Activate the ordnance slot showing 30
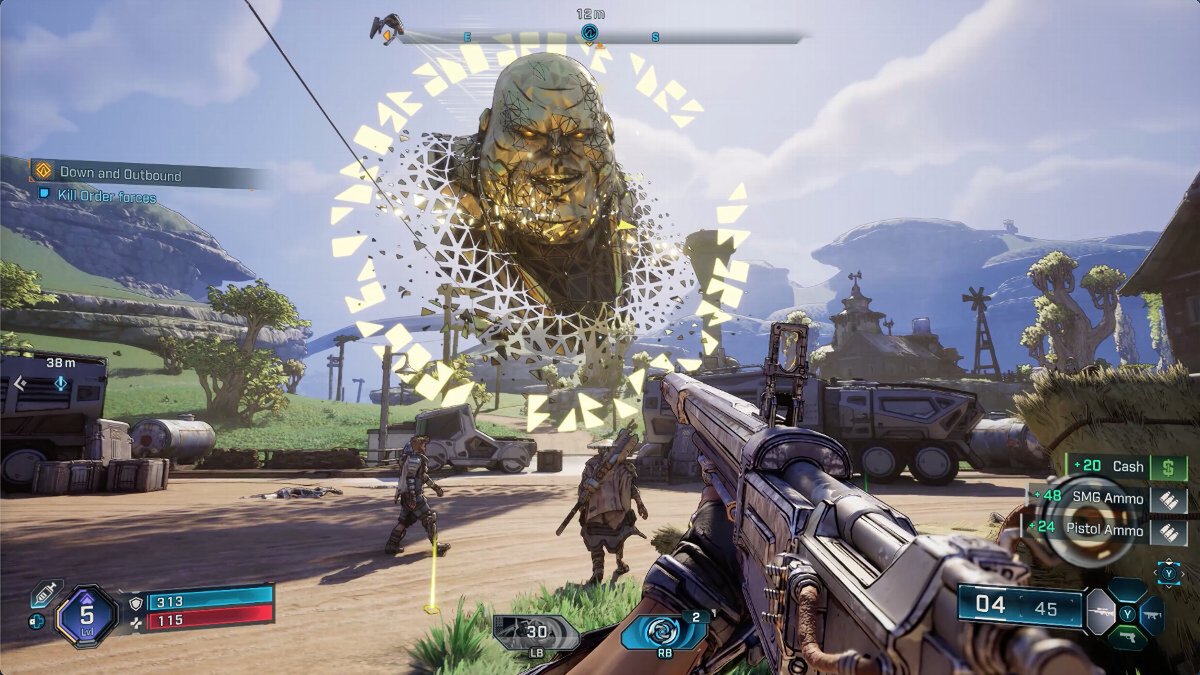Image resolution: width=1200 pixels, height=675 pixels. pyautogui.click(x=535, y=633)
